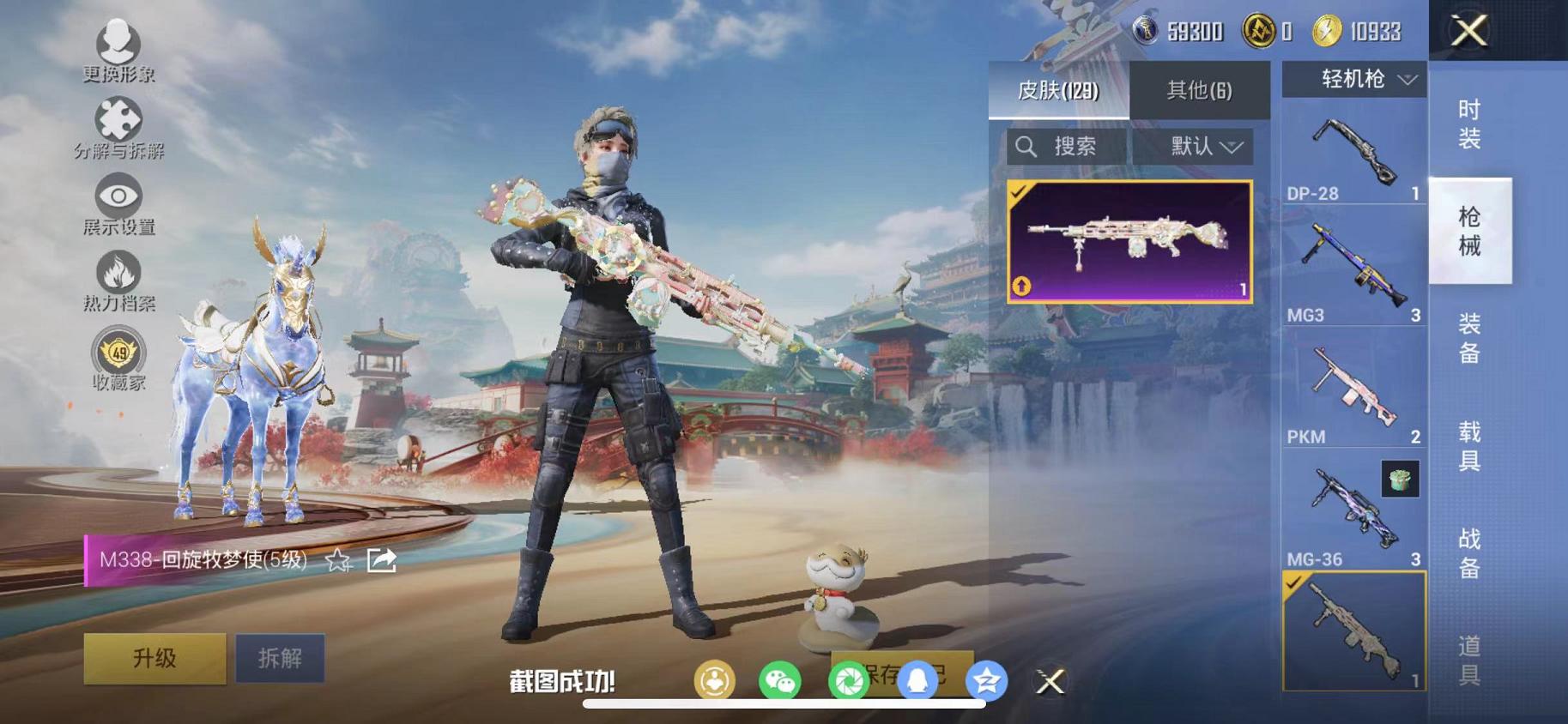Switch to the 其他(6) tab
The height and width of the screenshot is (724, 1568).
(x=1200, y=89)
